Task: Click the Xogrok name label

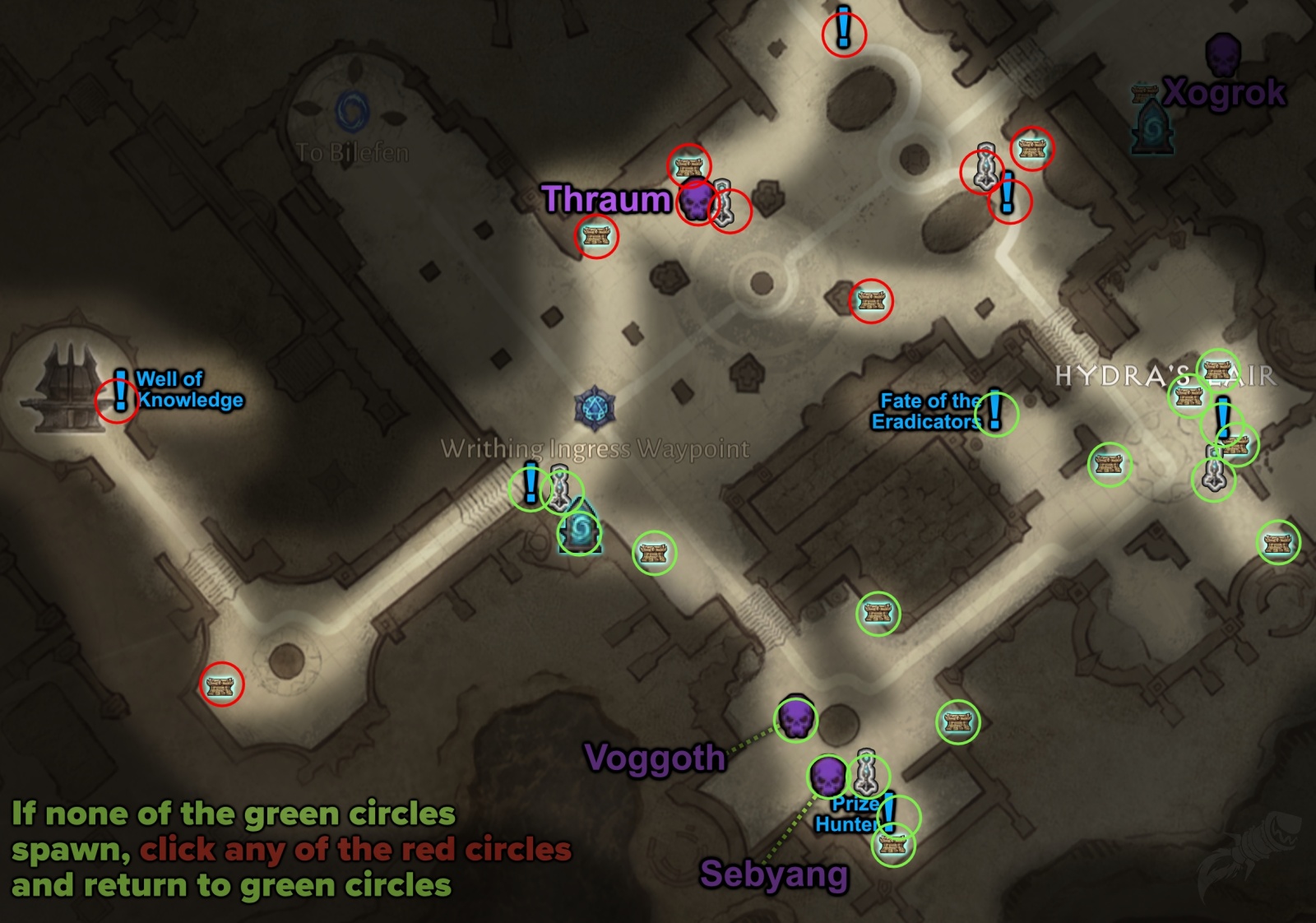Action: 1224,91
